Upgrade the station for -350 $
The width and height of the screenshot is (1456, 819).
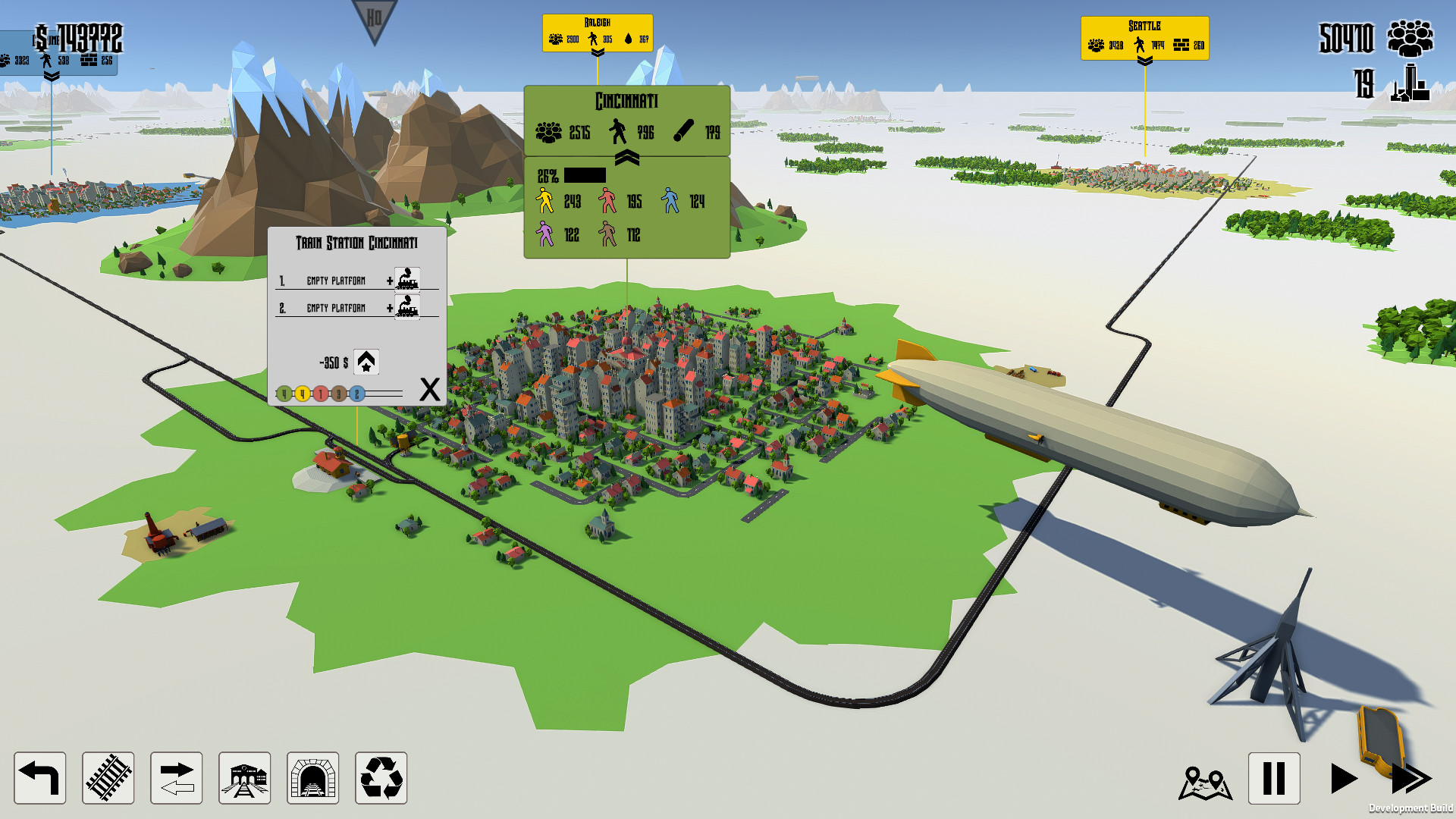pyautogui.click(x=367, y=362)
